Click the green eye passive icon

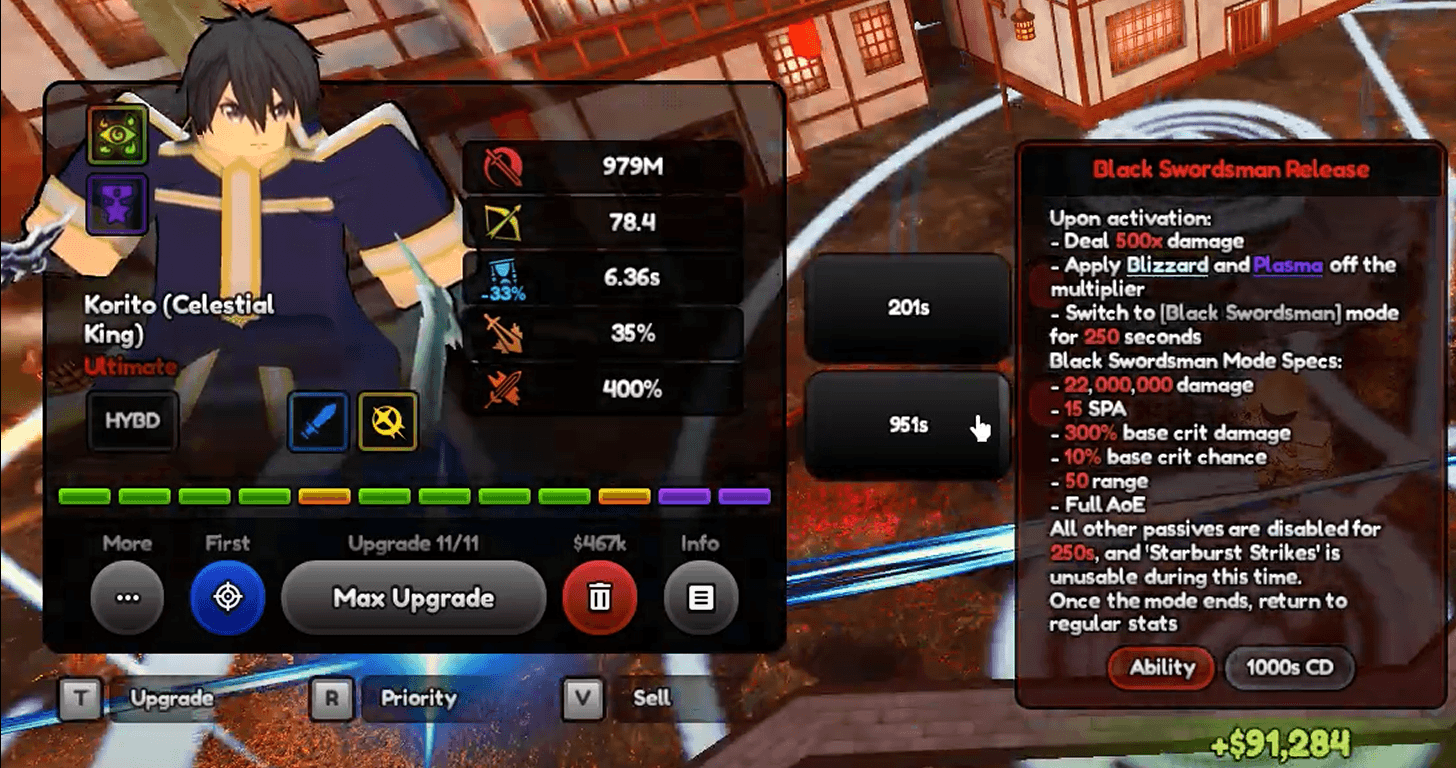pyautogui.click(x=117, y=136)
